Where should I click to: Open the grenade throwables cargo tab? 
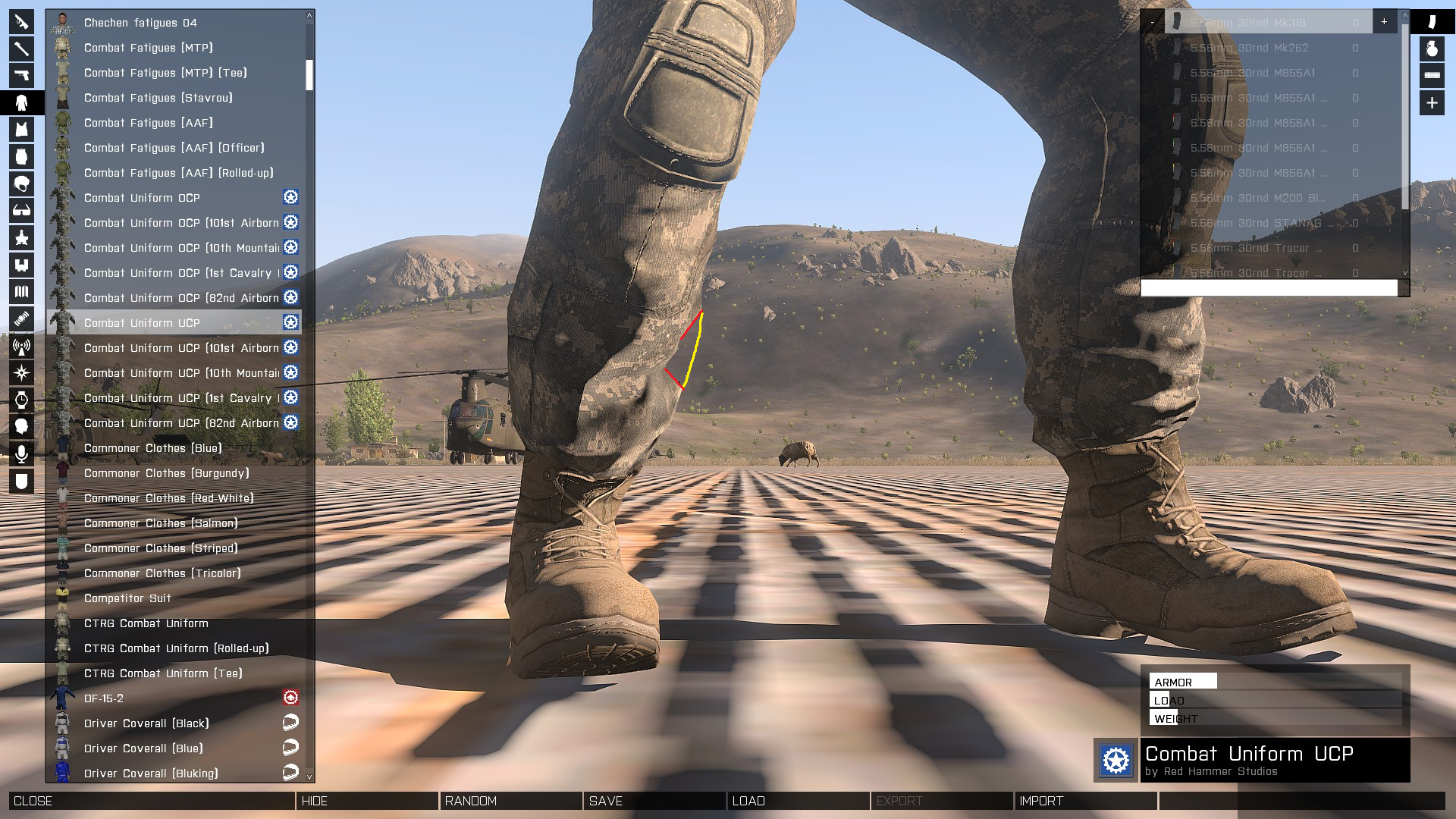[x=1432, y=49]
